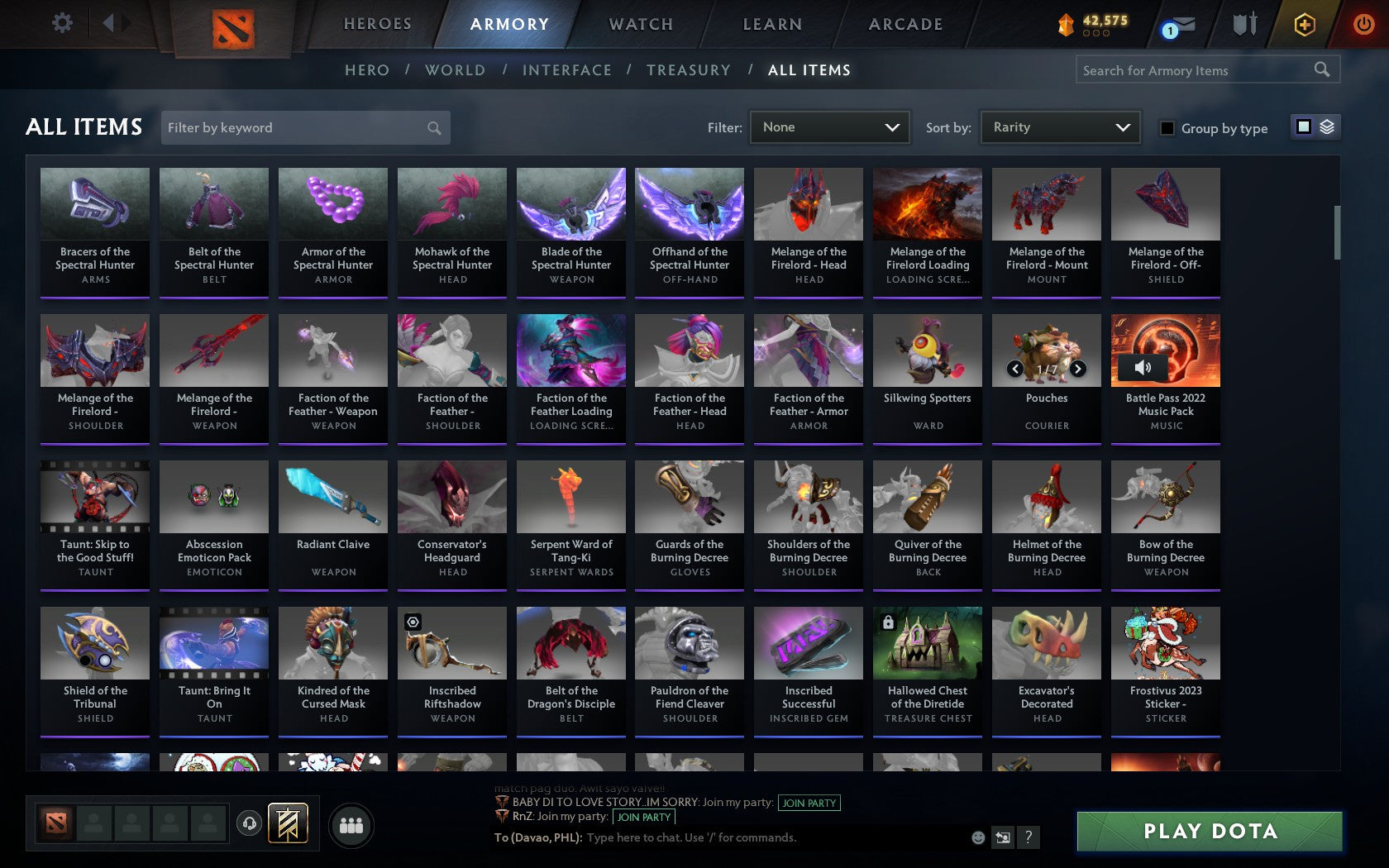Open the Dota Plus shield icon top right
This screenshot has width=1389, height=868.
1305,25
